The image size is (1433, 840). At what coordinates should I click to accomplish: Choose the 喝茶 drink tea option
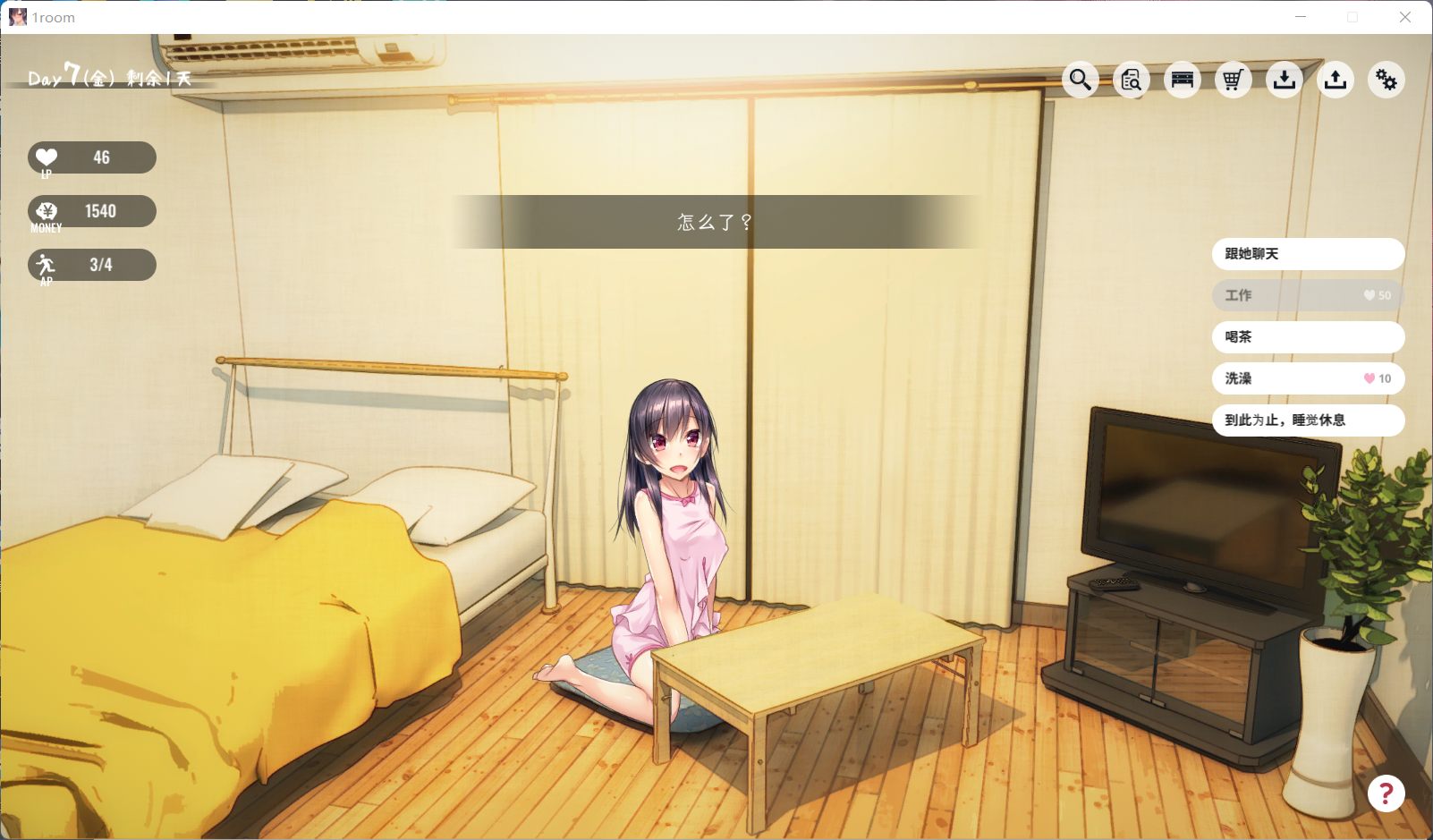pos(1307,337)
